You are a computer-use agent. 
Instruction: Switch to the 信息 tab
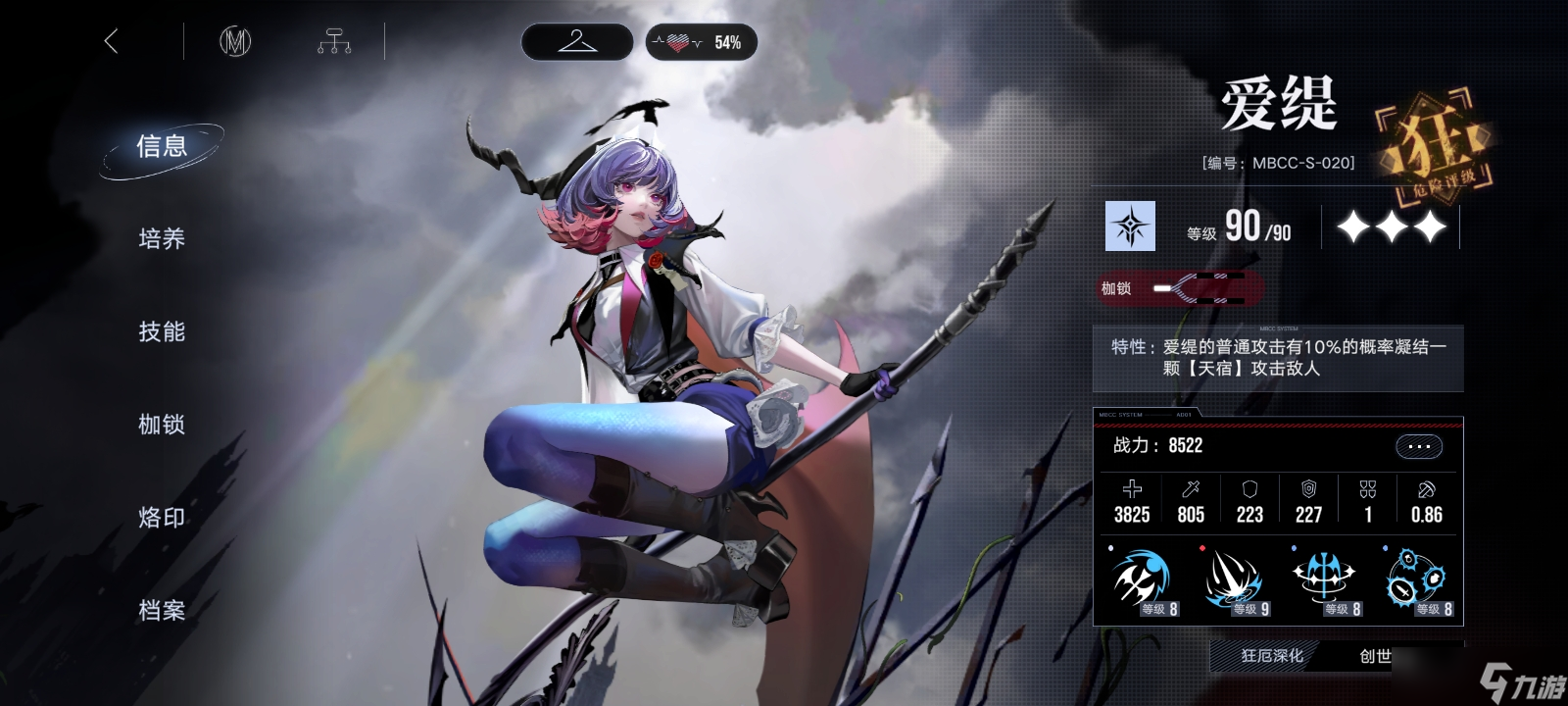pos(162,147)
